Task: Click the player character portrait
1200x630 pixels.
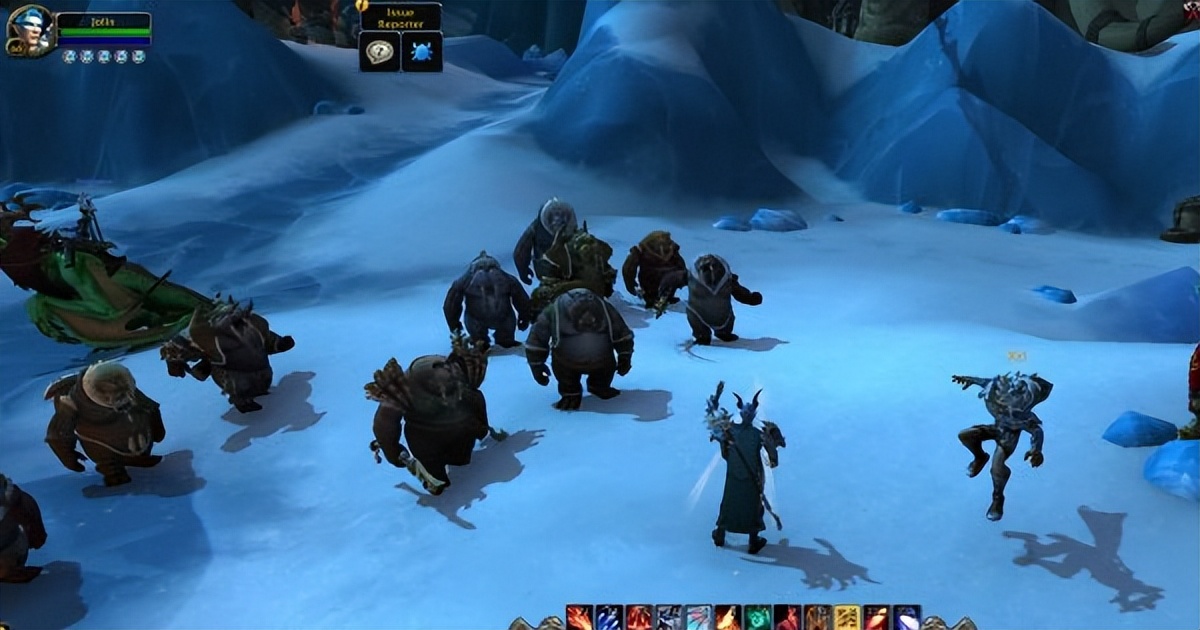Action: pos(28,31)
